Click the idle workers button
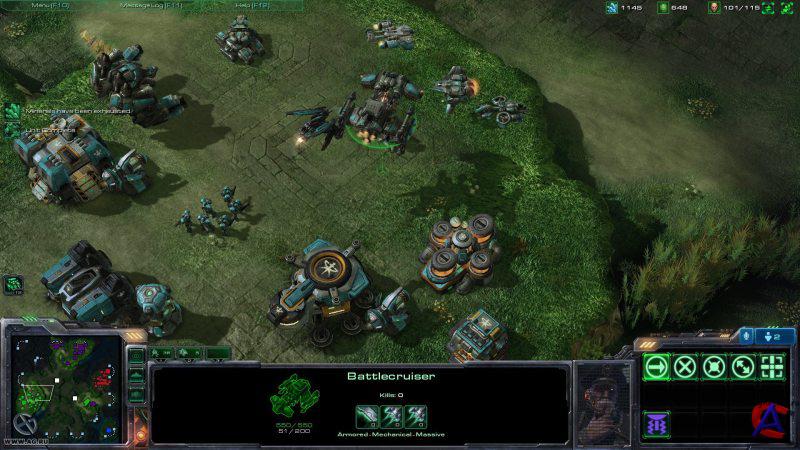The height and width of the screenshot is (450, 800). coord(14,284)
